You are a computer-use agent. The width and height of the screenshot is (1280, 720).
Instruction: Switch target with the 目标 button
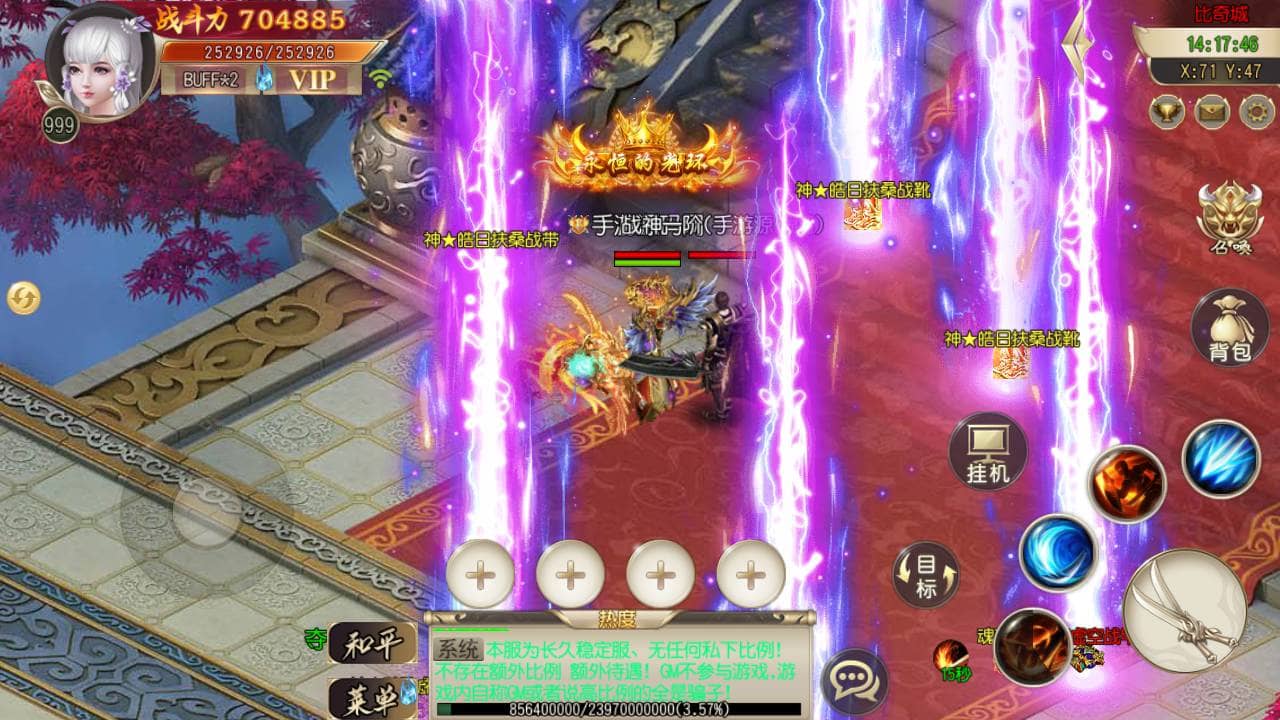tap(926, 575)
